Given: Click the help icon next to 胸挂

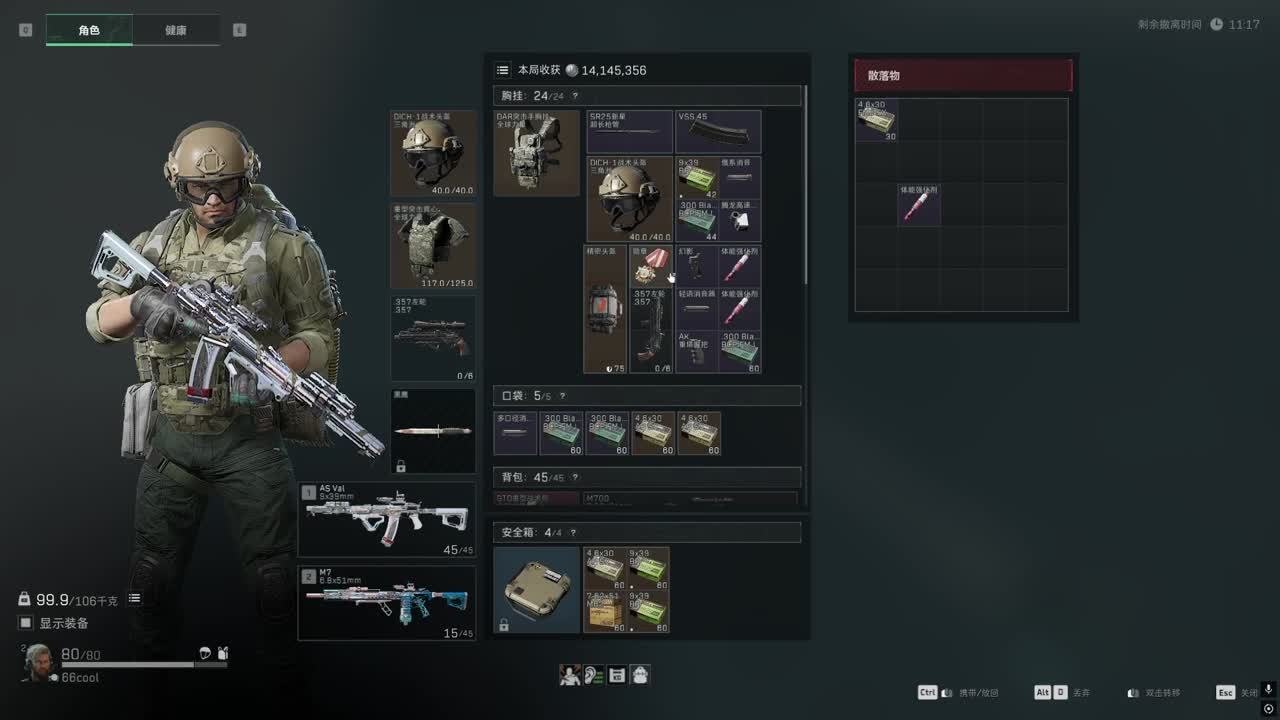Looking at the screenshot, I should 575,96.
